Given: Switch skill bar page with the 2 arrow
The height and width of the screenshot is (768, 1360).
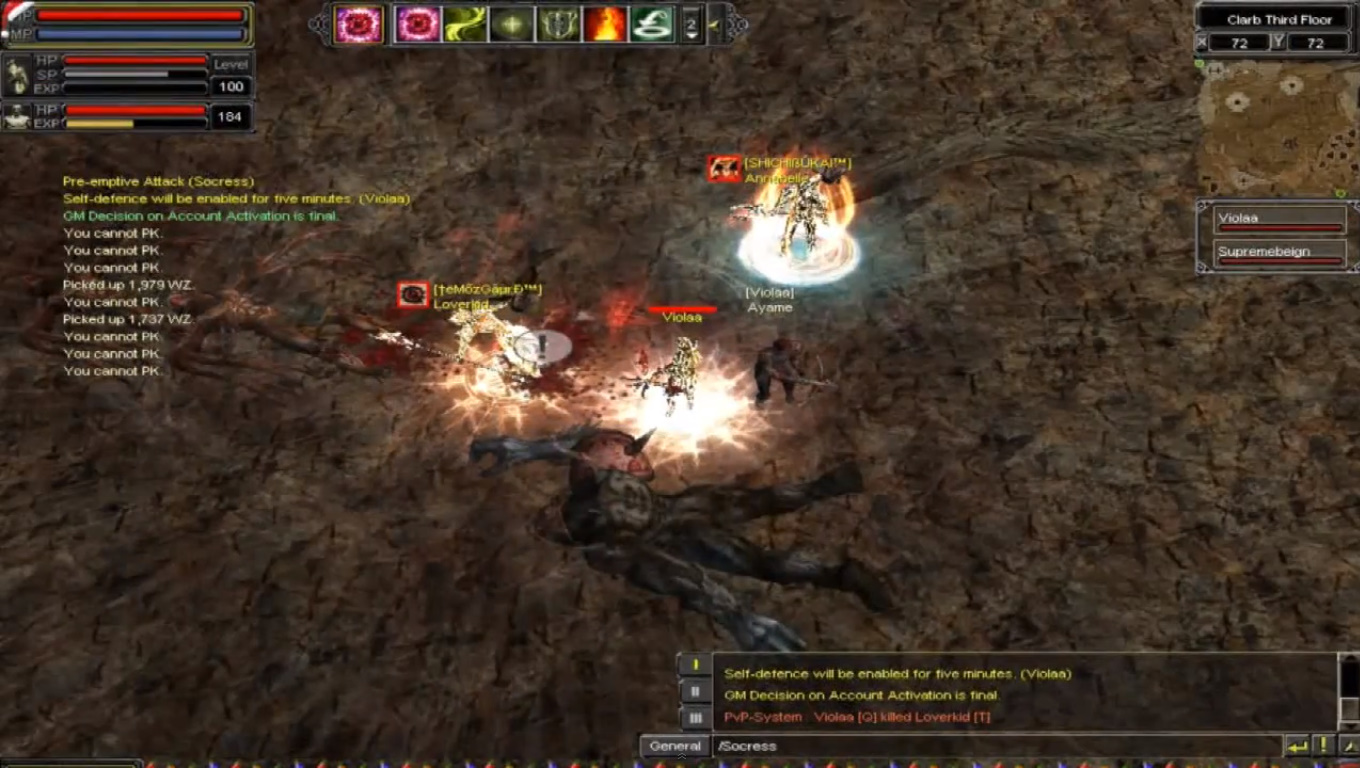Looking at the screenshot, I should [692, 24].
